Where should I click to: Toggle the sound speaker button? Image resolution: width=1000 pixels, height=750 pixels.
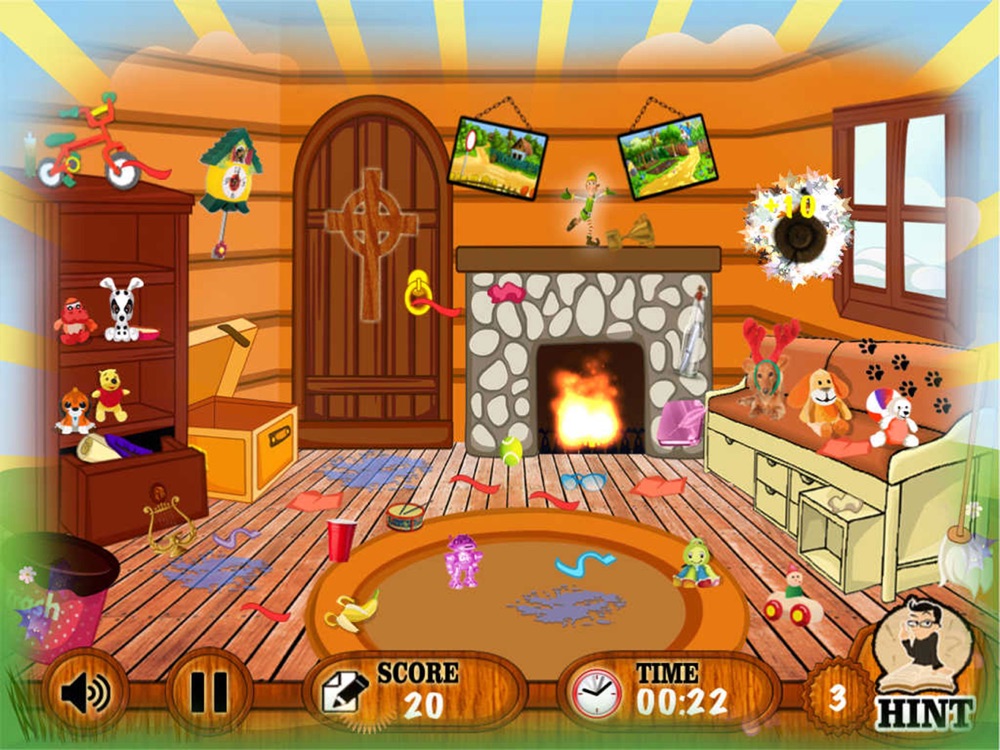coord(84,691)
